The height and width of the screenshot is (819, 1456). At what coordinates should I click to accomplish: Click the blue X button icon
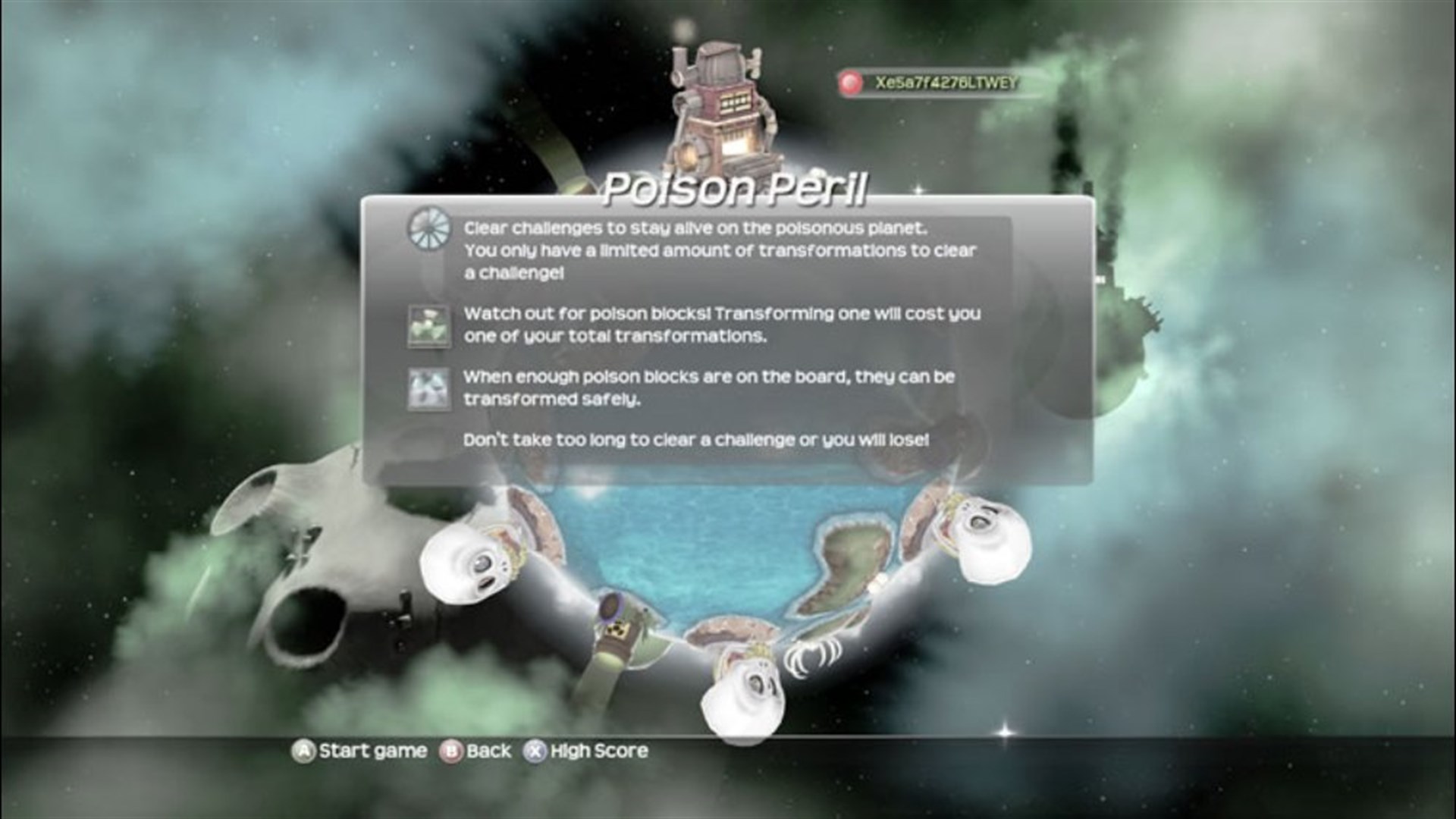click(x=535, y=751)
